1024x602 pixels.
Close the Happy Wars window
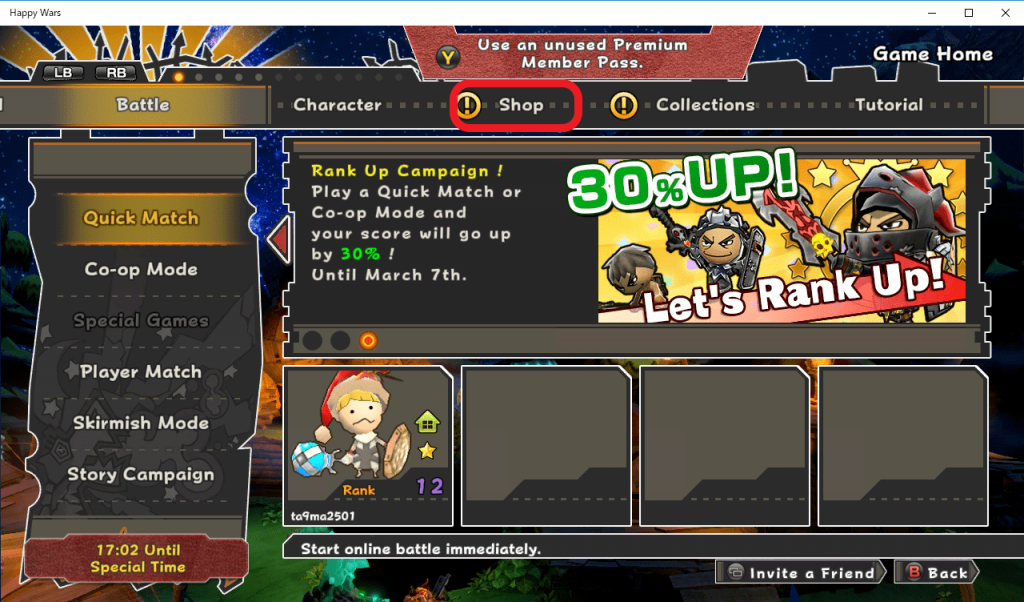click(1000, 13)
